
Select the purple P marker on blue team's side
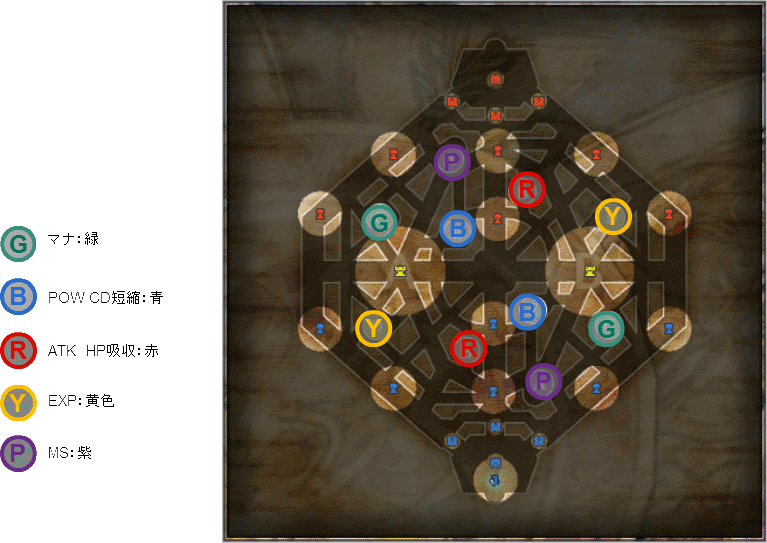543,380
